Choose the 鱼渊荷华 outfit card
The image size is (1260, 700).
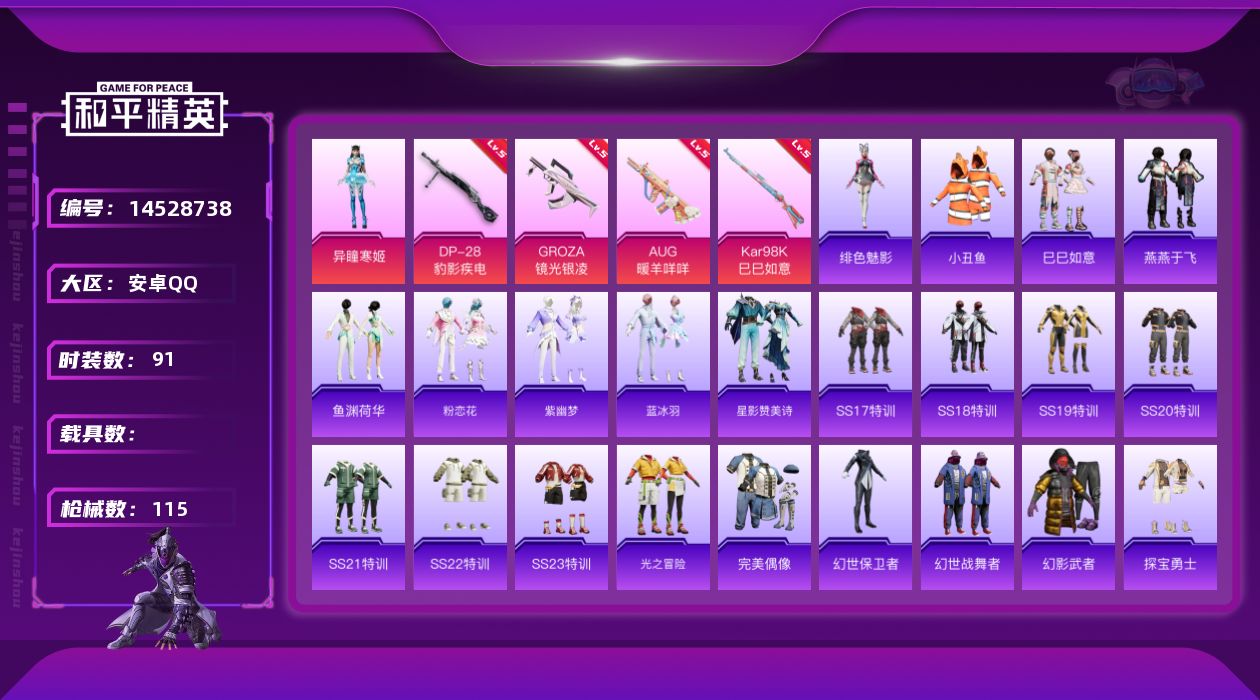click(x=358, y=364)
